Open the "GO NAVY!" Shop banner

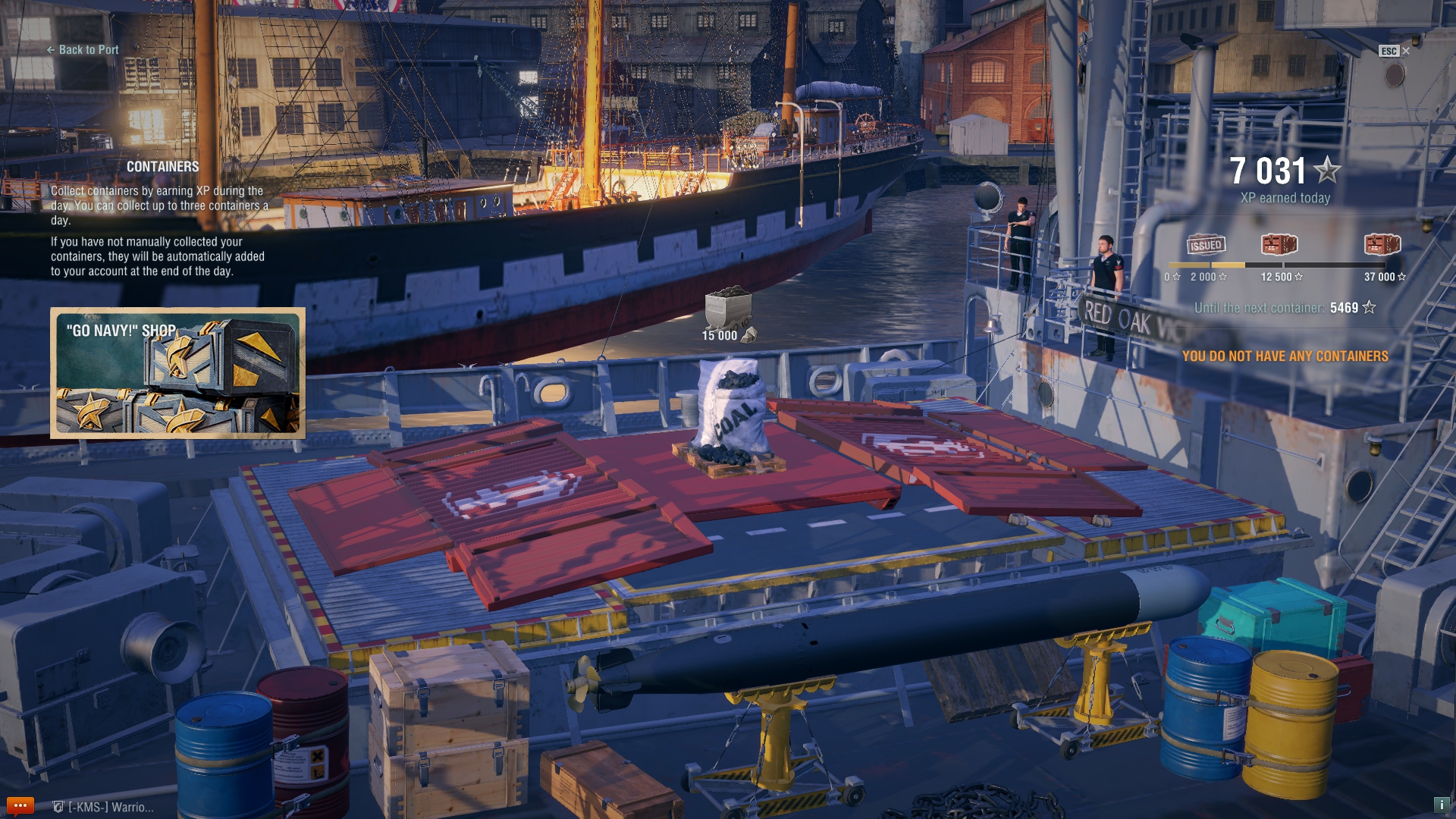pos(177,373)
